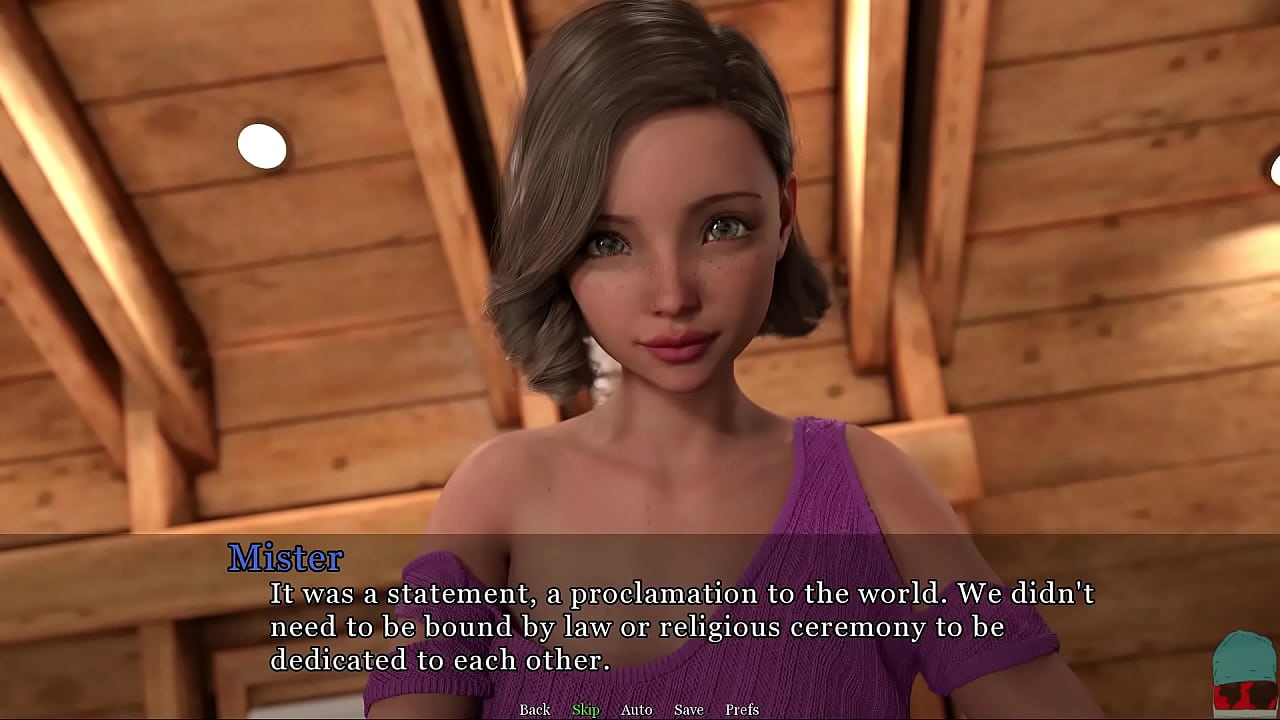Image resolution: width=1280 pixels, height=720 pixels.
Task: Open the Save screen
Action: tap(688, 709)
